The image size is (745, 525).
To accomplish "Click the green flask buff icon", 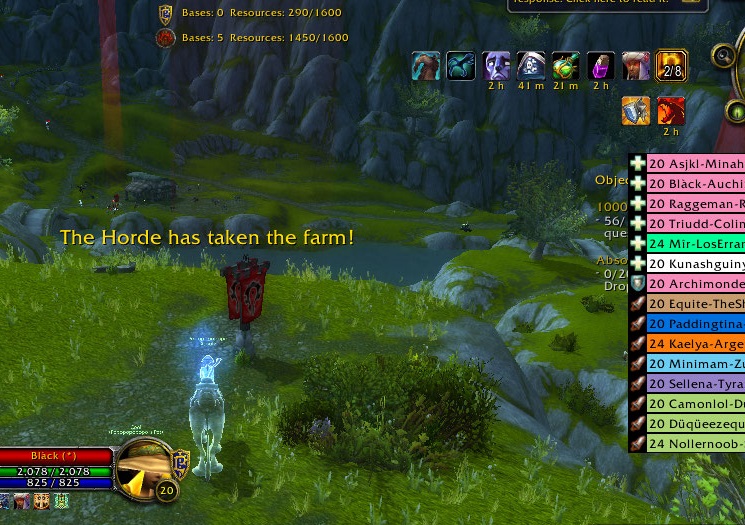I will (566, 67).
